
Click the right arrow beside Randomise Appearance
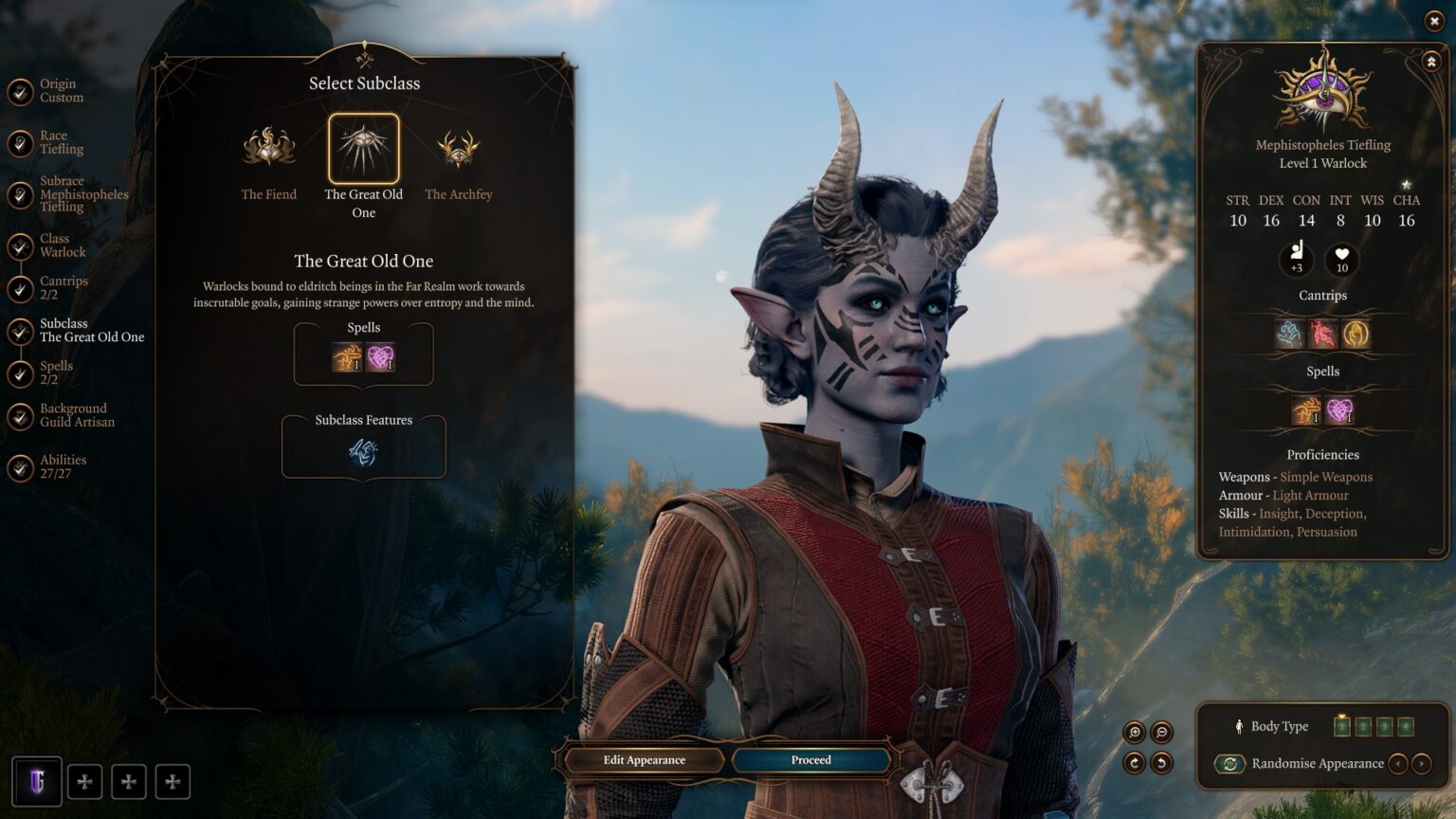(x=1421, y=763)
